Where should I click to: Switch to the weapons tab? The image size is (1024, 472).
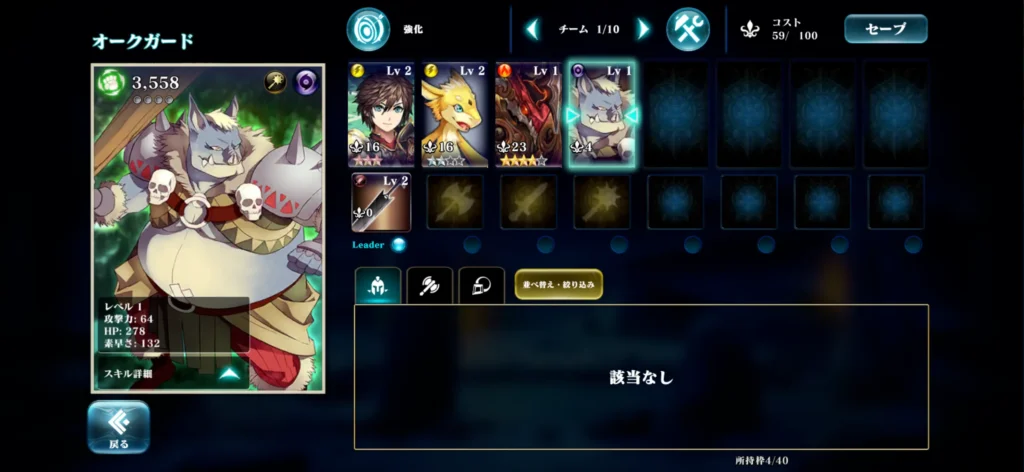click(430, 285)
